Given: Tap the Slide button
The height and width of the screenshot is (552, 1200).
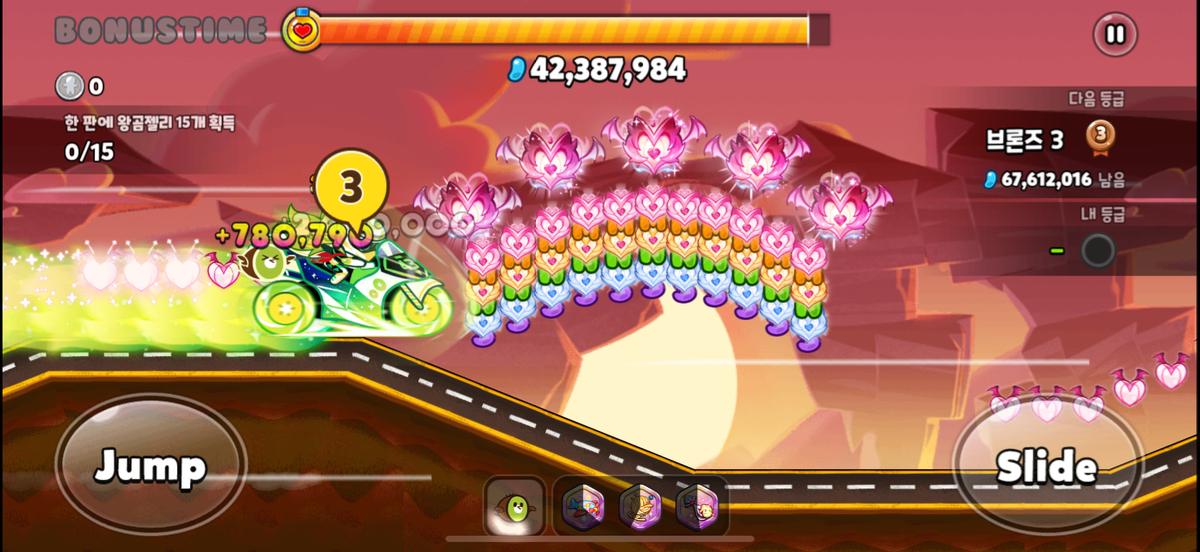Looking at the screenshot, I should 1046,466.
